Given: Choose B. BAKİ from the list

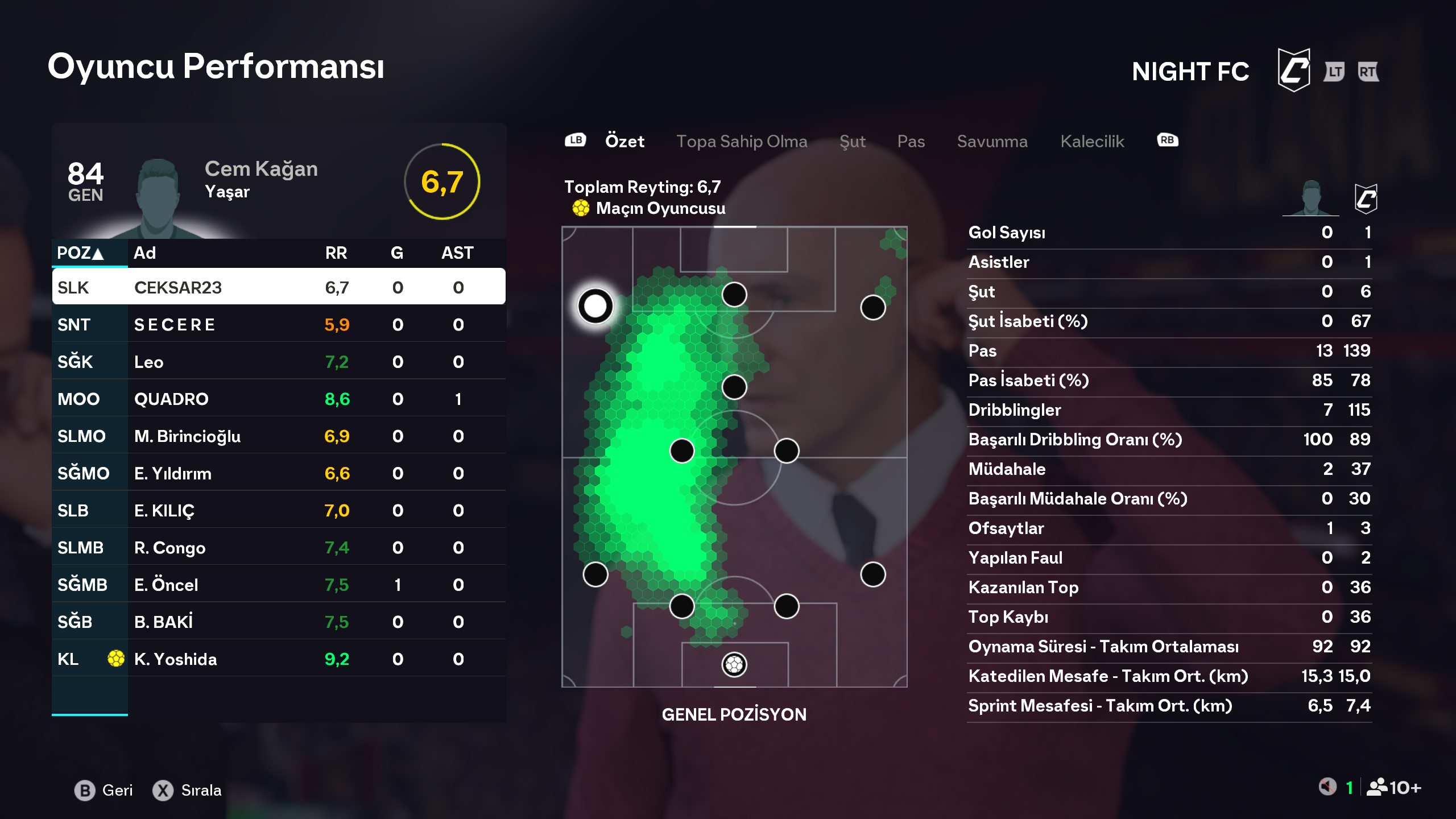Looking at the screenshot, I should click(x=279, y=622).
